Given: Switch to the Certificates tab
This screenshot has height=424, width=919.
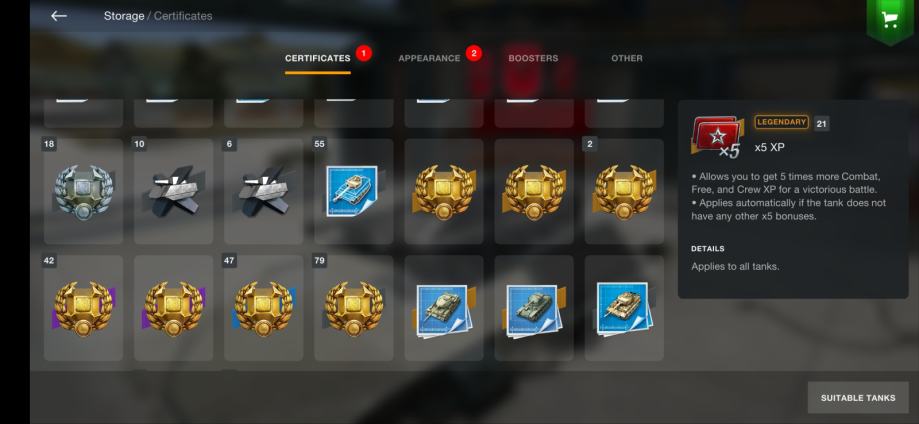Looking at the screenshot, I should [317, 58].
